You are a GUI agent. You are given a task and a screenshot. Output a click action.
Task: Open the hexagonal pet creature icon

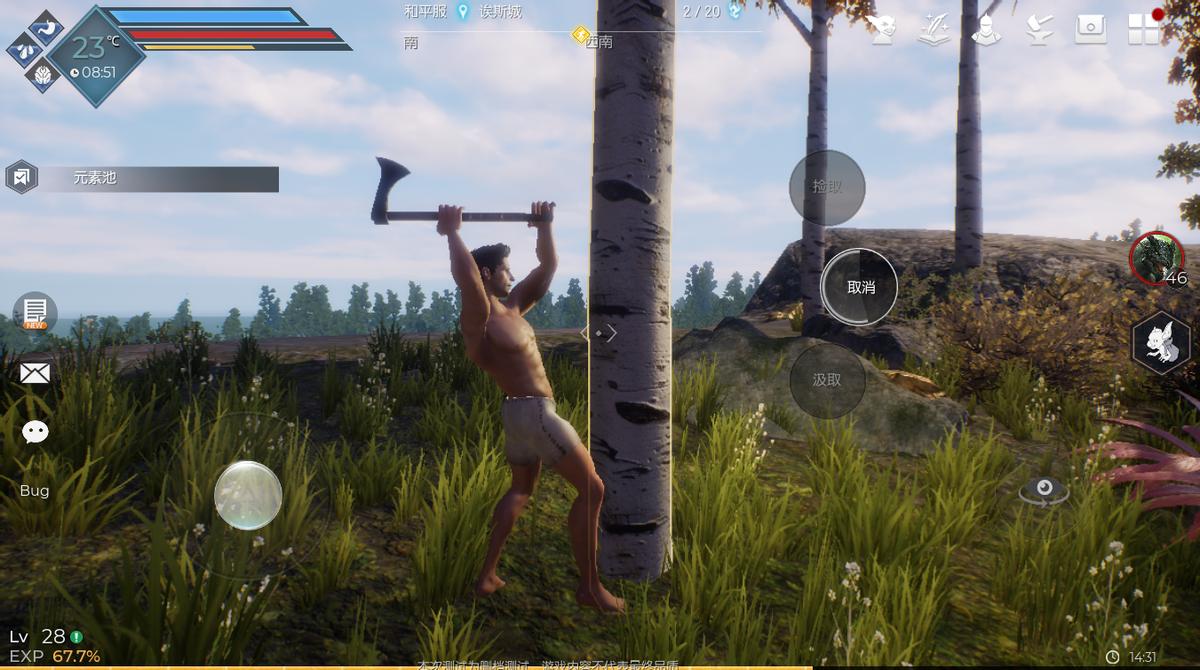[x=1160, y=344]
